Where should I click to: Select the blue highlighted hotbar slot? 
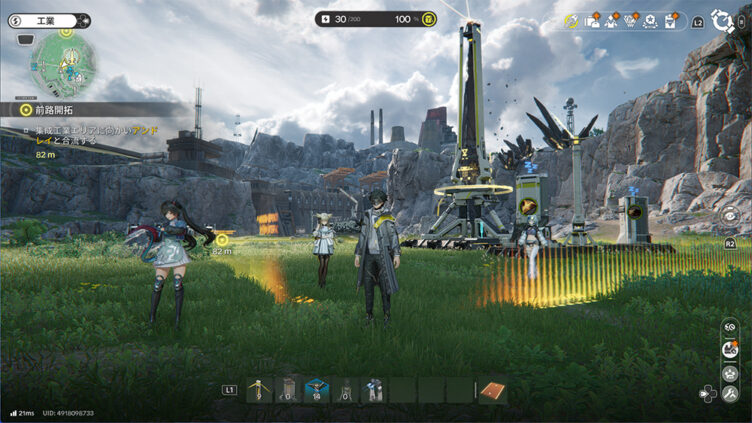click(317, 389)
